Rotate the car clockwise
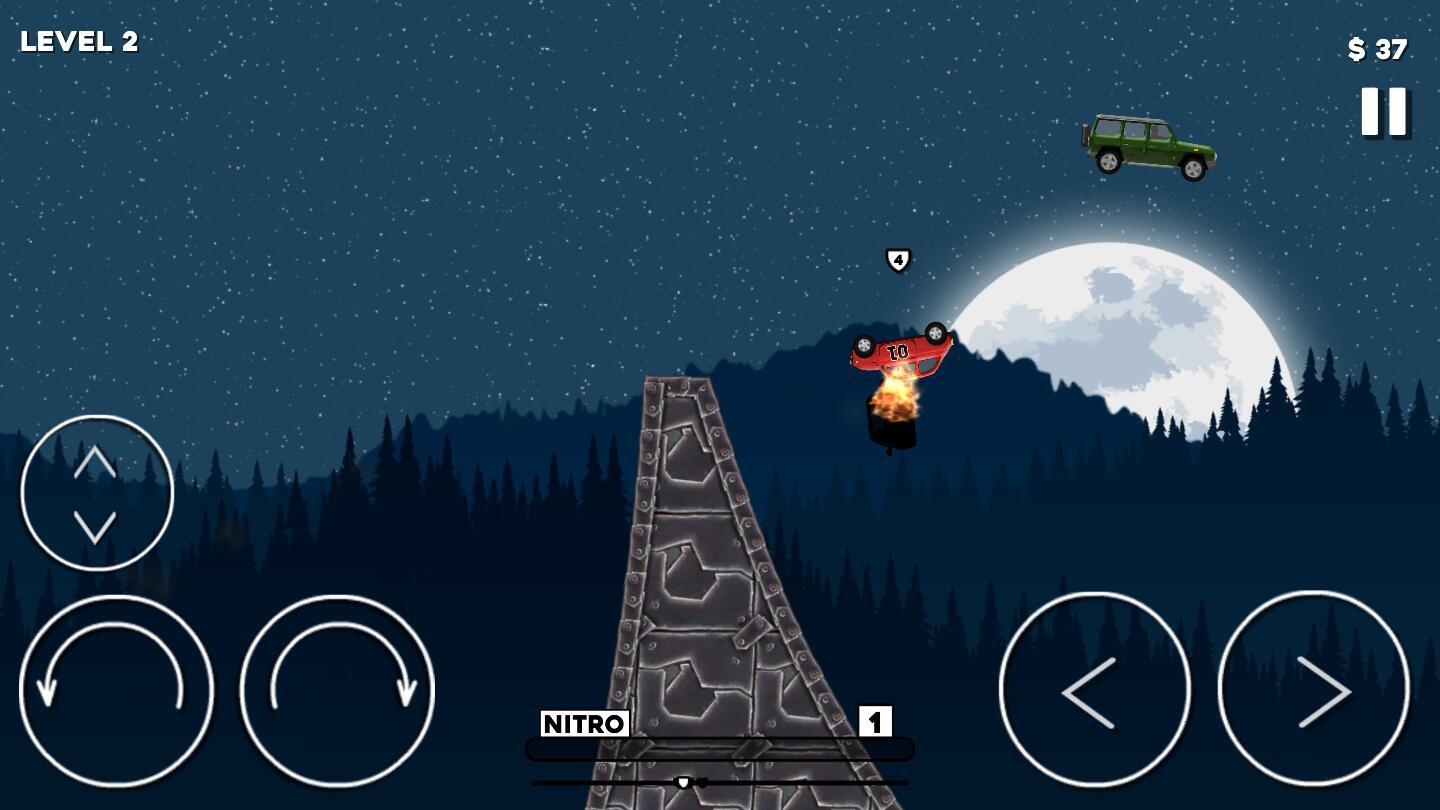This screenshot has width=1440, height=810. [x=337, y=691]
